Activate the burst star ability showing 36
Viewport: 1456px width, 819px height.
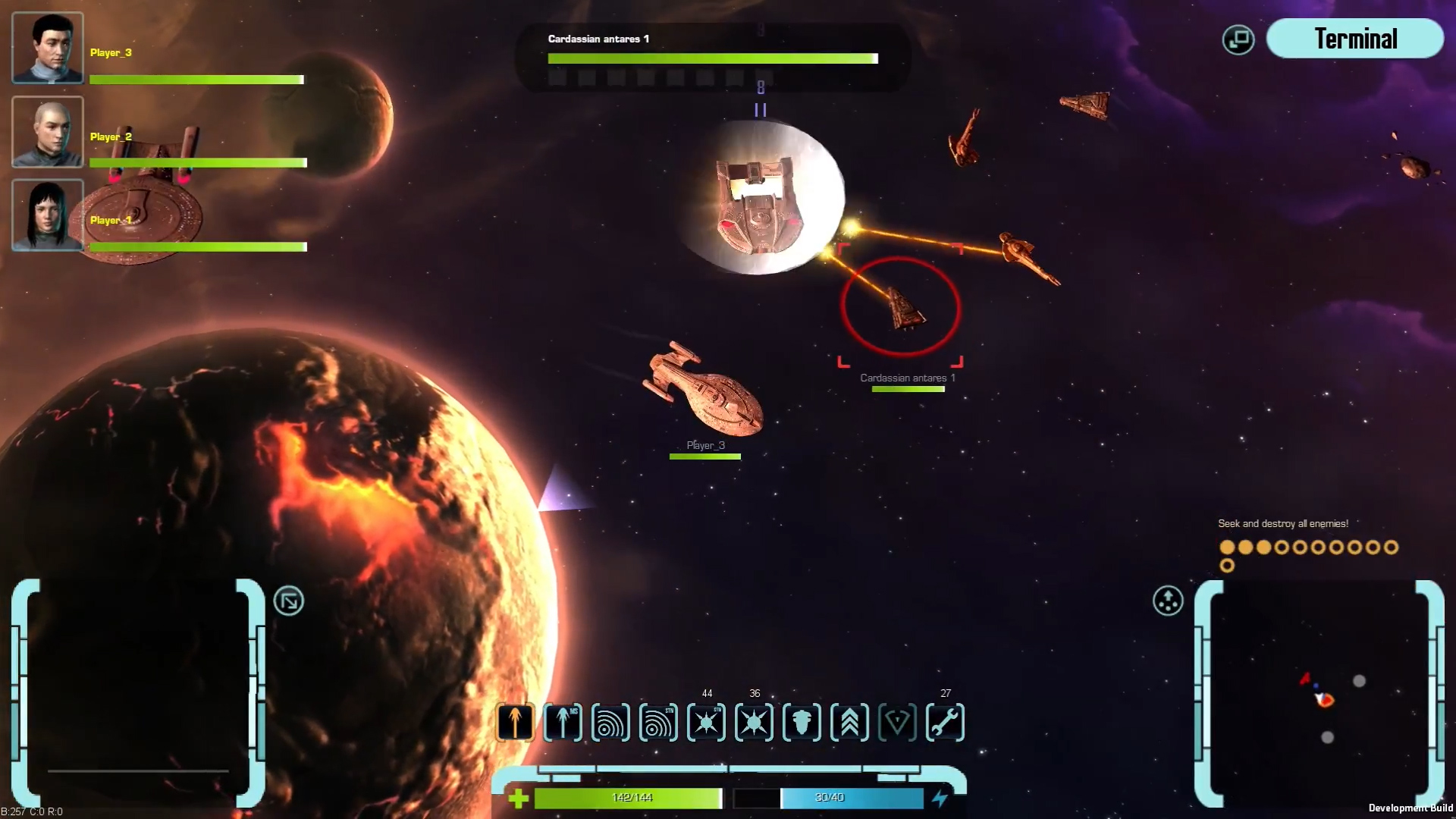point(753,723)
